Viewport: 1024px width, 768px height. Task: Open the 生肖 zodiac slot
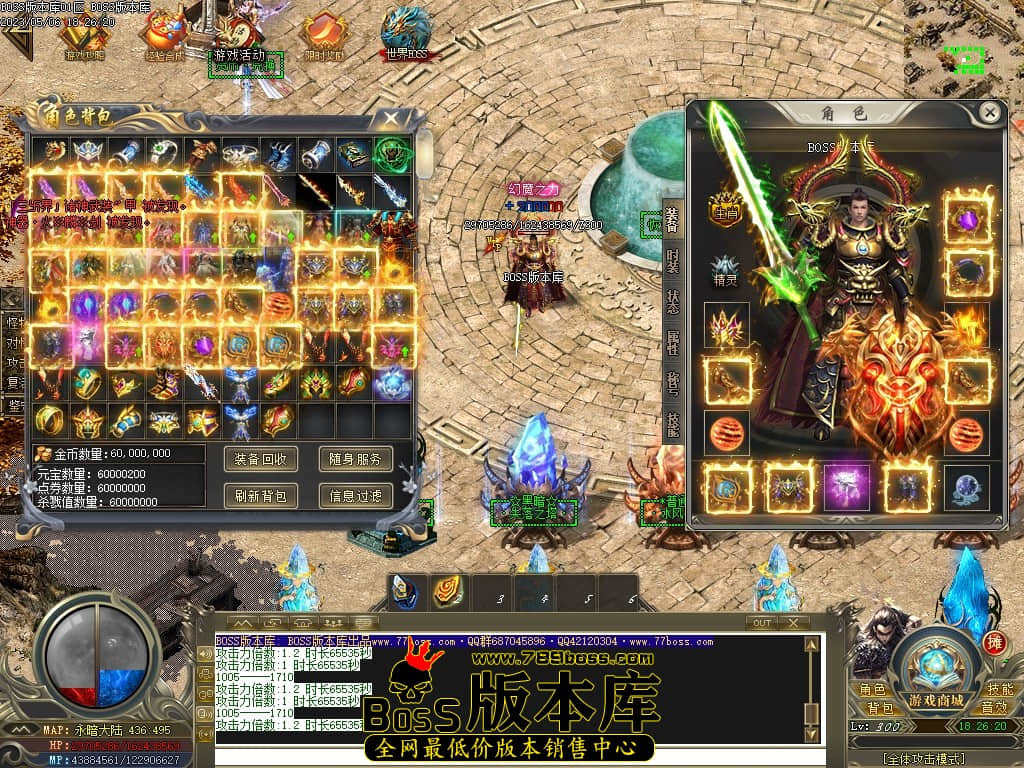tap(724, 209)
